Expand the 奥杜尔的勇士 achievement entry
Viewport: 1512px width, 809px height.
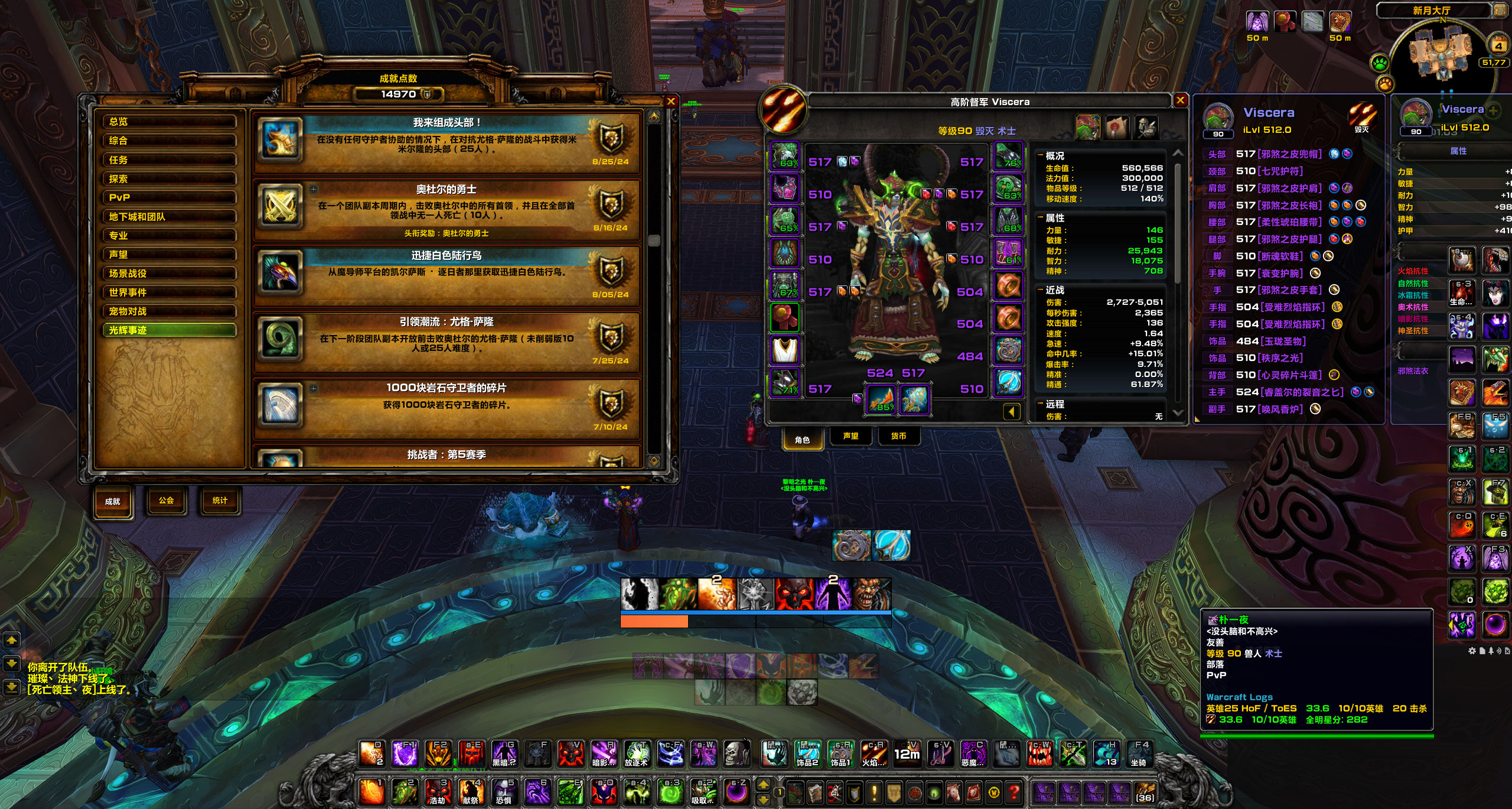(314, 189)
